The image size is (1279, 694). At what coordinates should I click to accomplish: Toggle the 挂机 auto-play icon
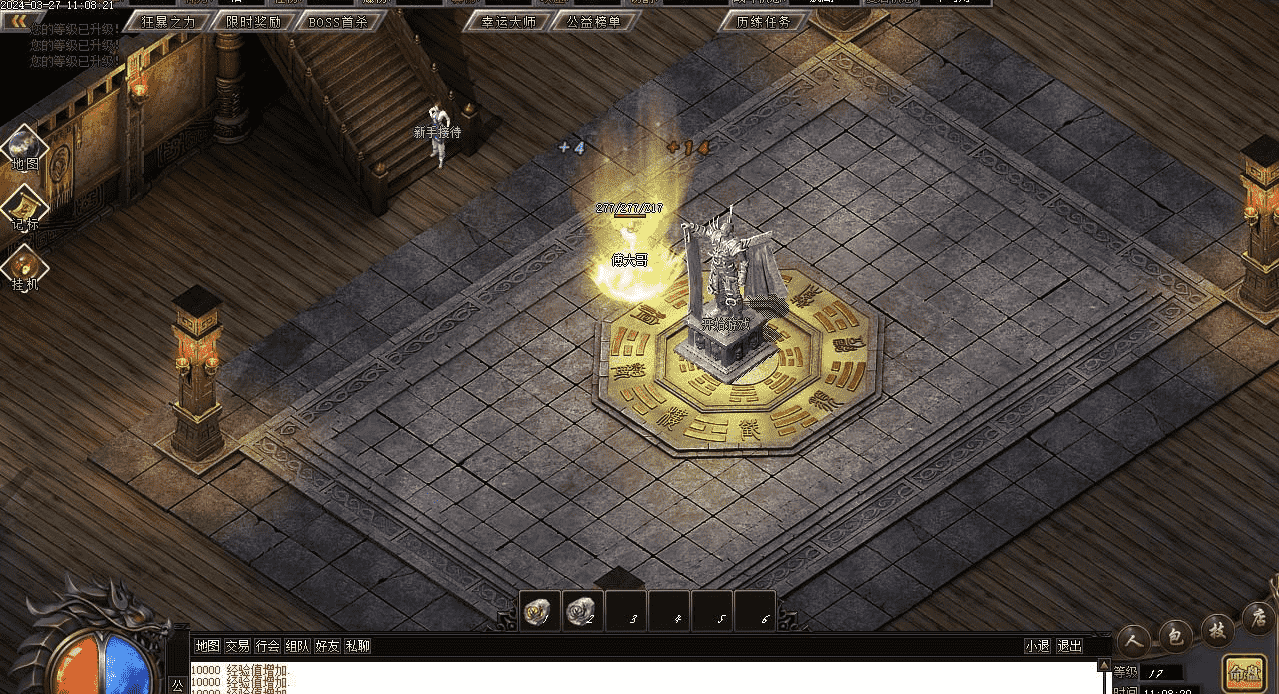25,268
